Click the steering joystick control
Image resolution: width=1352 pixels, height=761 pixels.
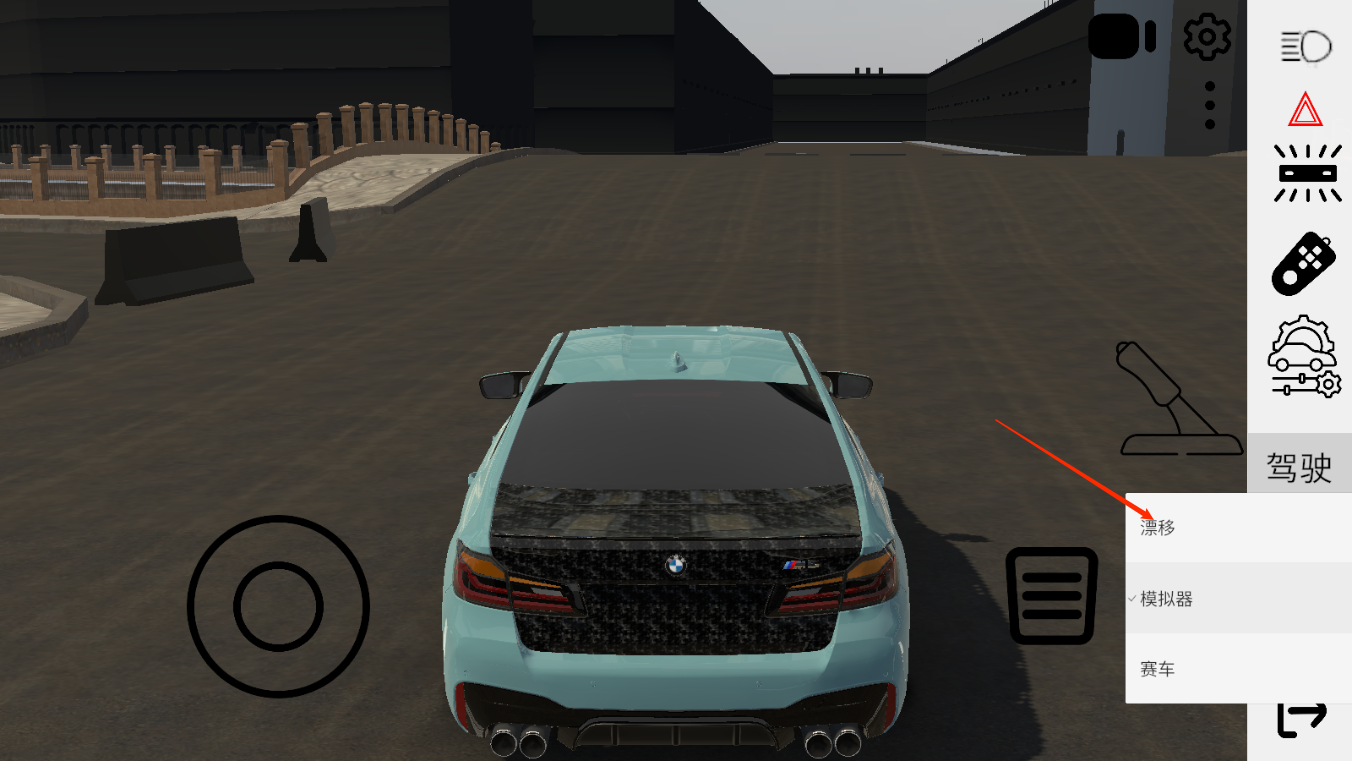coord(278,606)
